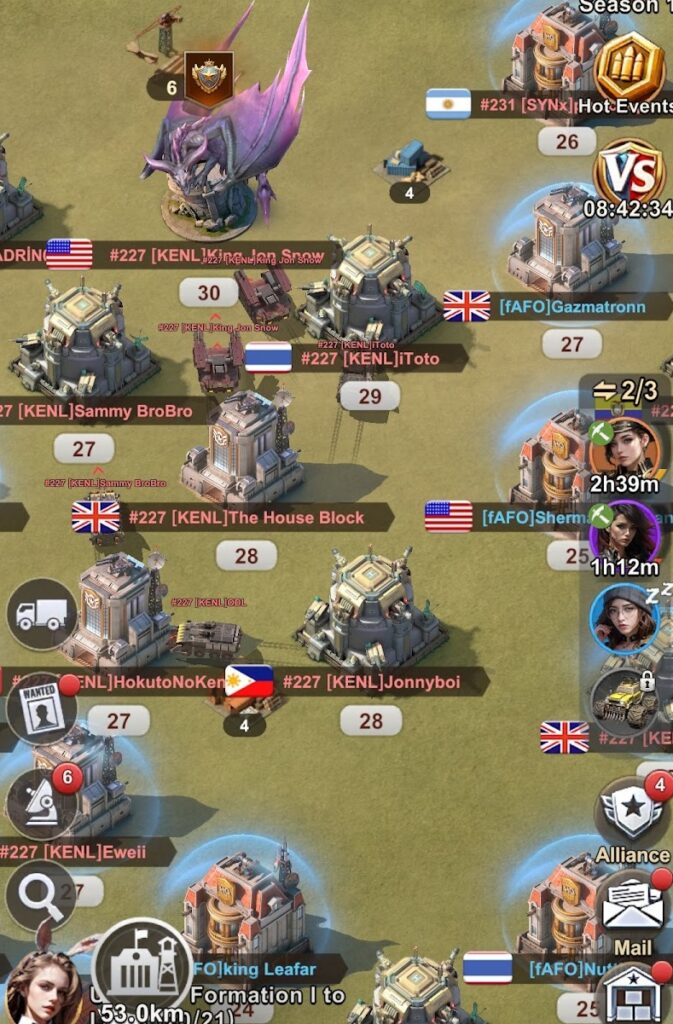Open the Alliance menu
The height and width of the screenshot is (1024, 673).
click(x=632, y=812)
